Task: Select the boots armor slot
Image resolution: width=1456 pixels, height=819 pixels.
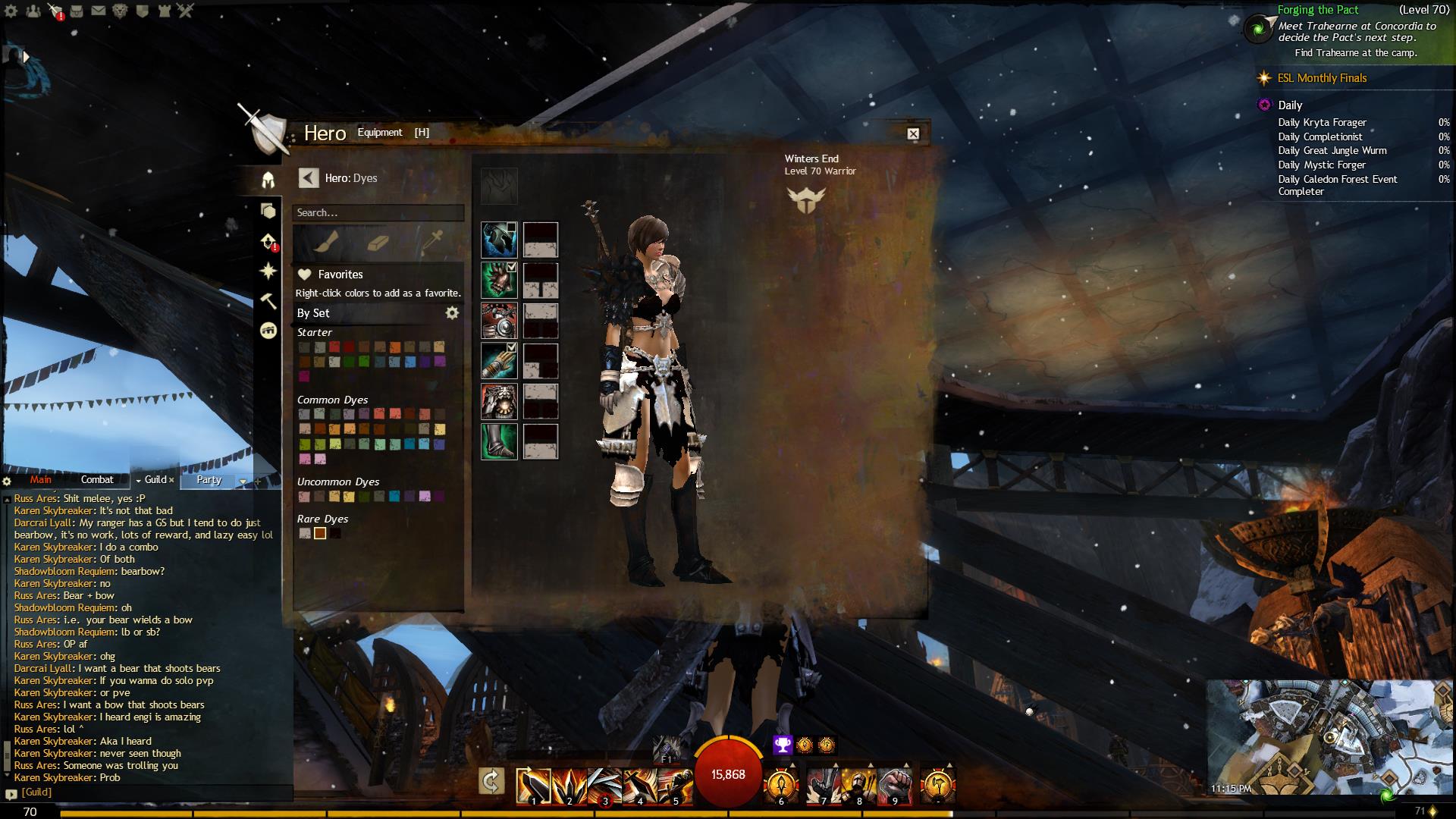Action: pos(499,442)
